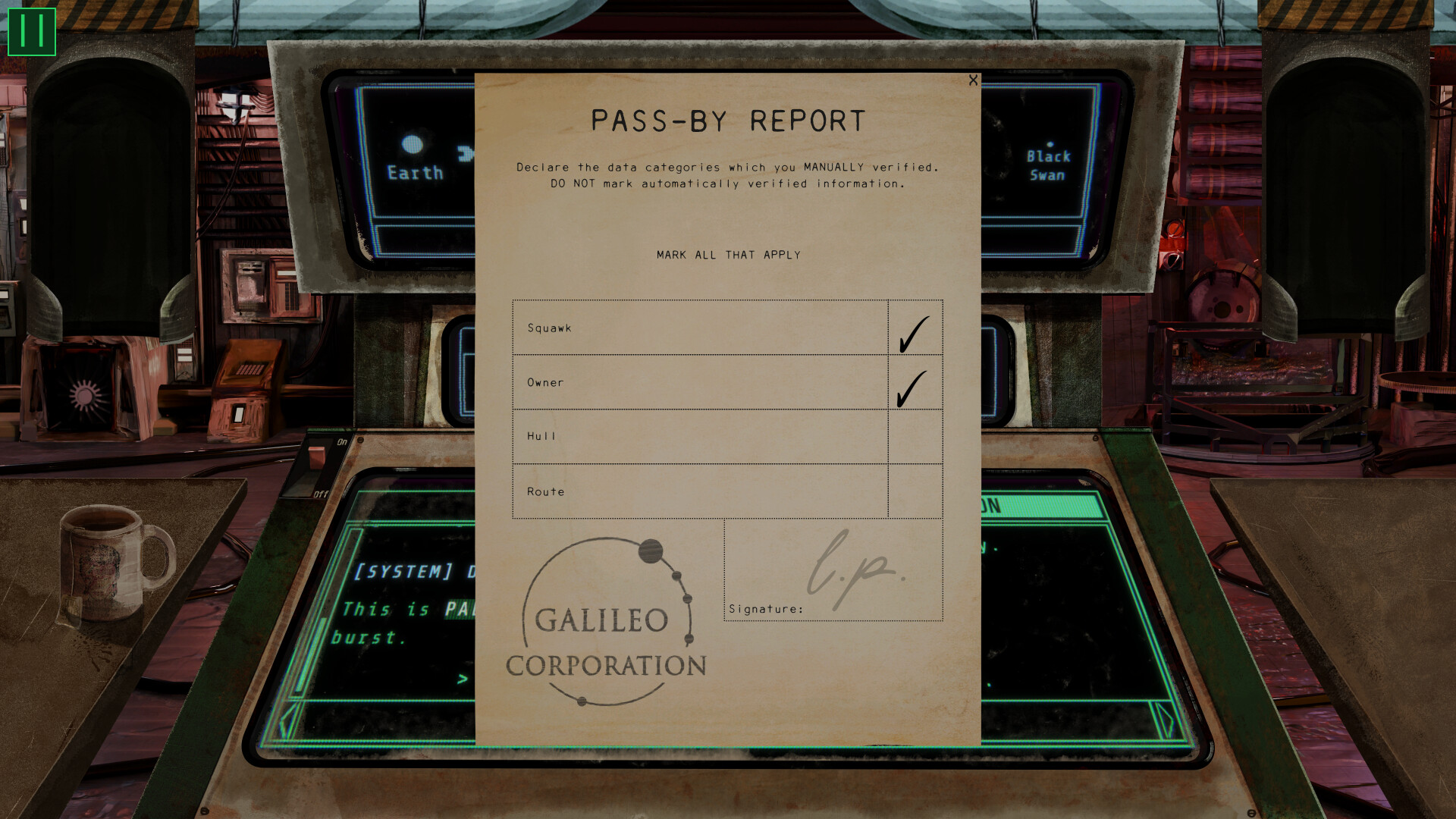The image size is (1456, 819).
Task: Click the blinking > prompt on the terminal
Action: coord(461,679)
